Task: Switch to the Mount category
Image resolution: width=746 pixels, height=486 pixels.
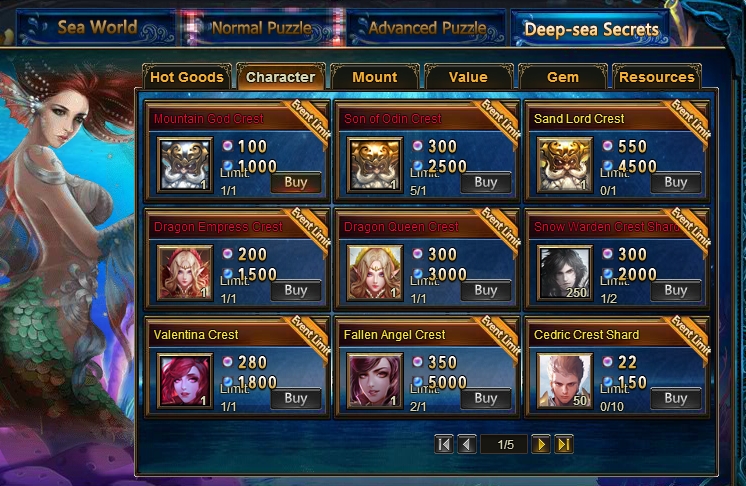Action: tap(375, 77)
